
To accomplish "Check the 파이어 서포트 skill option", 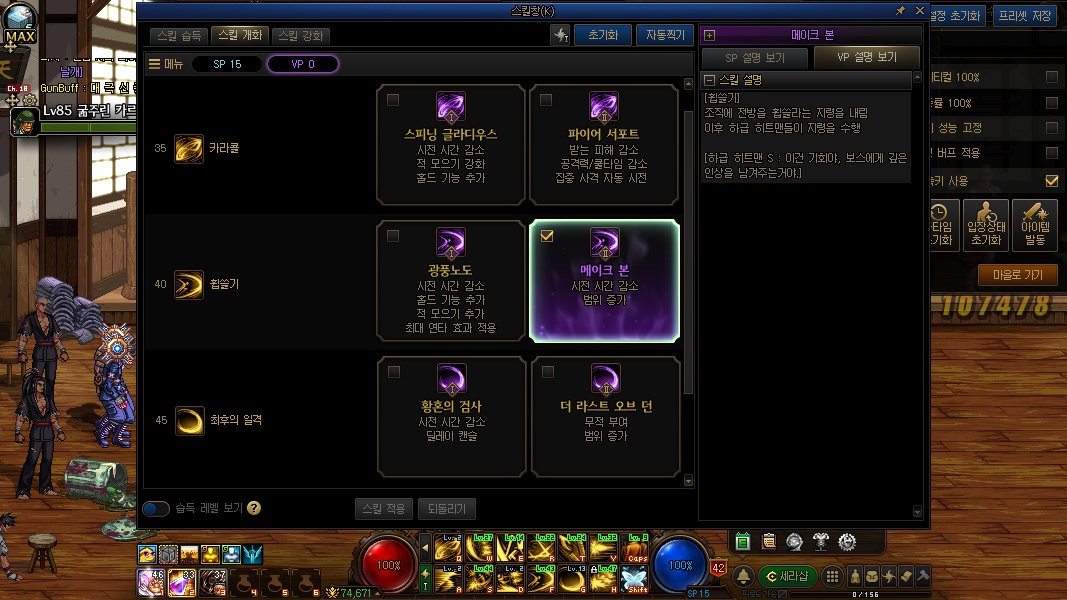I will (546, 100).
